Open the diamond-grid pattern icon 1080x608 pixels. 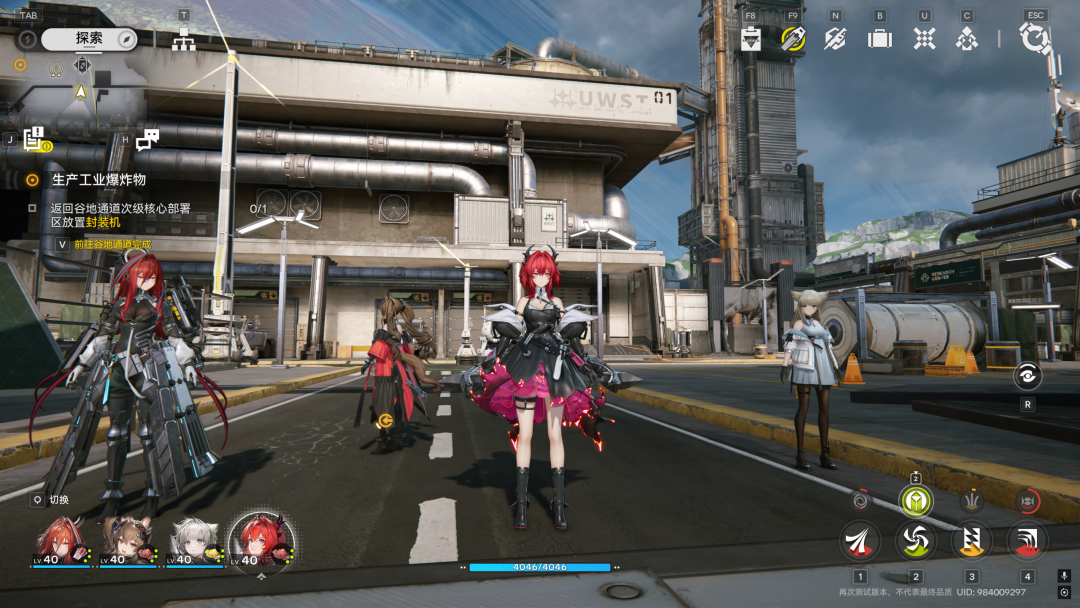pyautogui.click(x=924, y=38)
